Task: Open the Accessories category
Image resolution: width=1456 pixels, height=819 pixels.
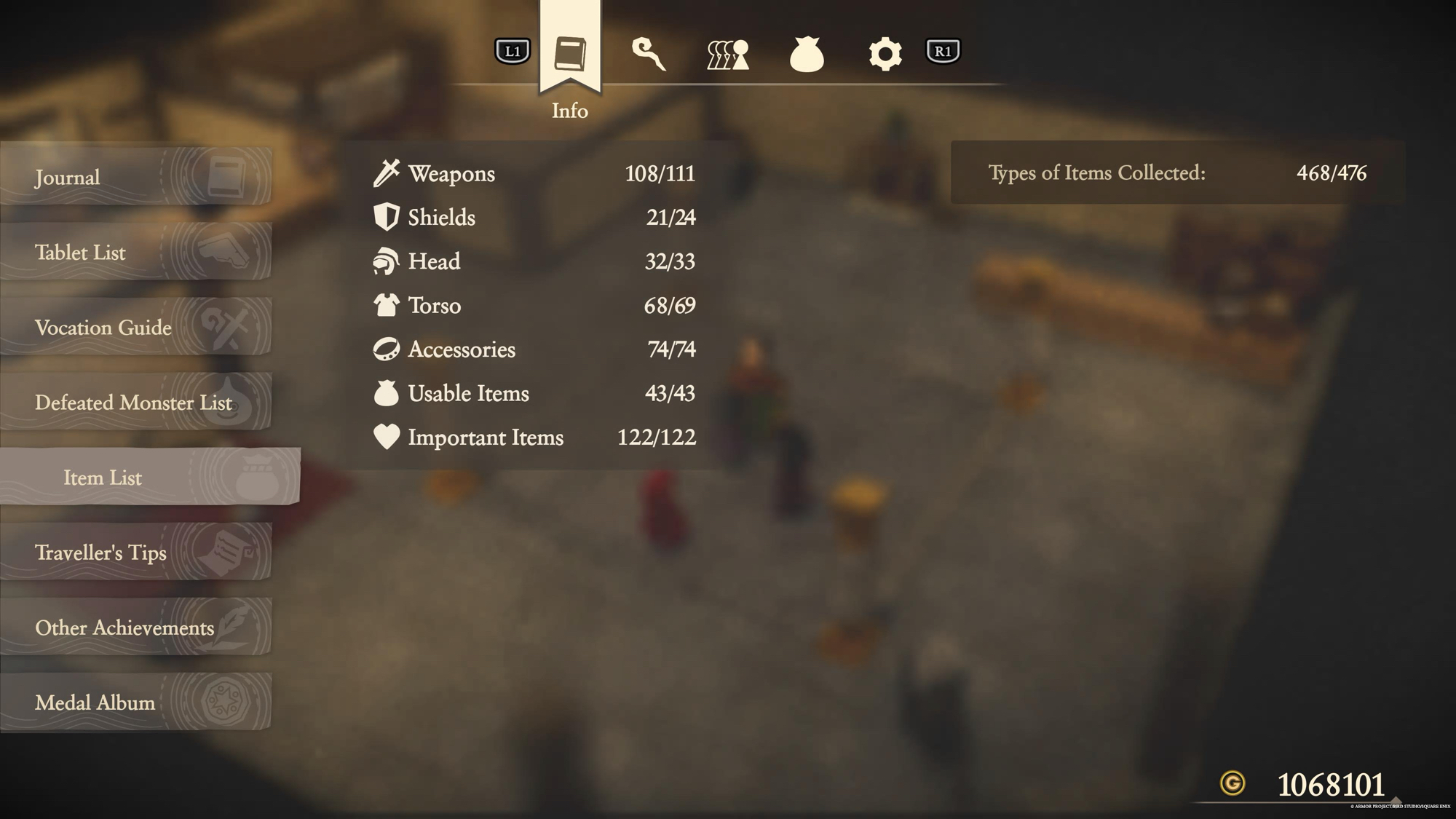Action: click(534, 349)
